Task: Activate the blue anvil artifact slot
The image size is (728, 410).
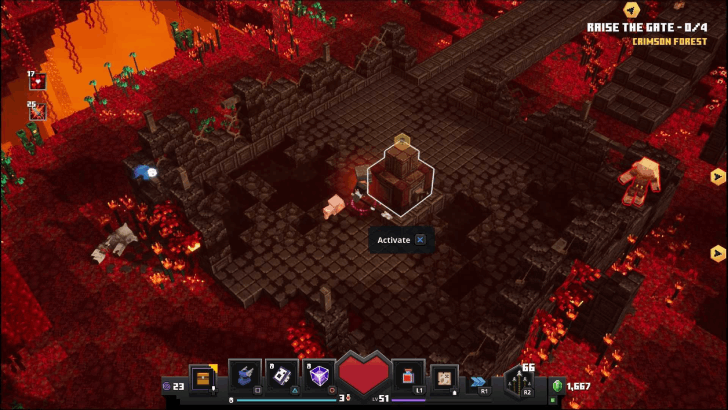Action: [x=245, y=376]
